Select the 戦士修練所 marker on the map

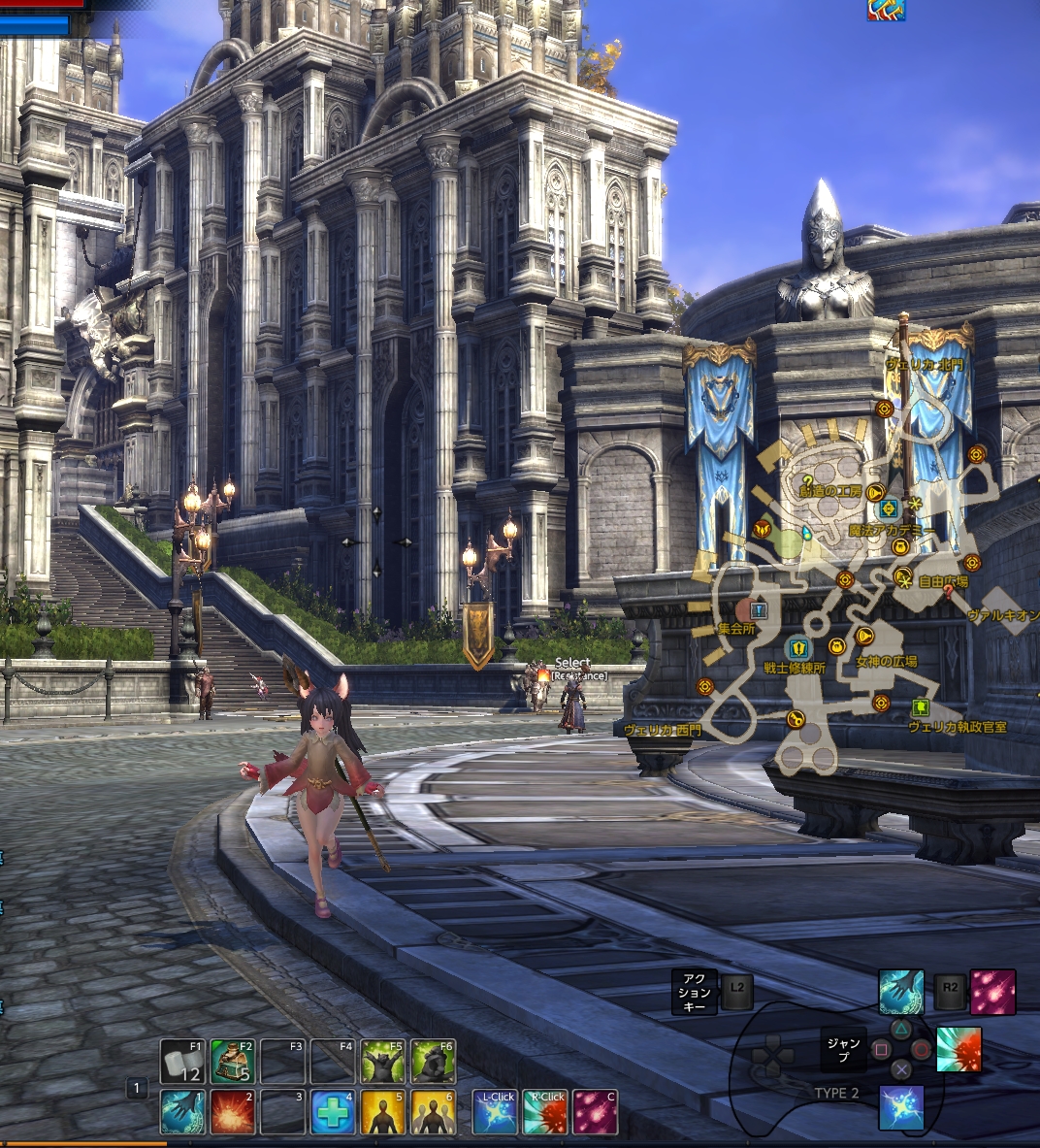pos(798,646)
